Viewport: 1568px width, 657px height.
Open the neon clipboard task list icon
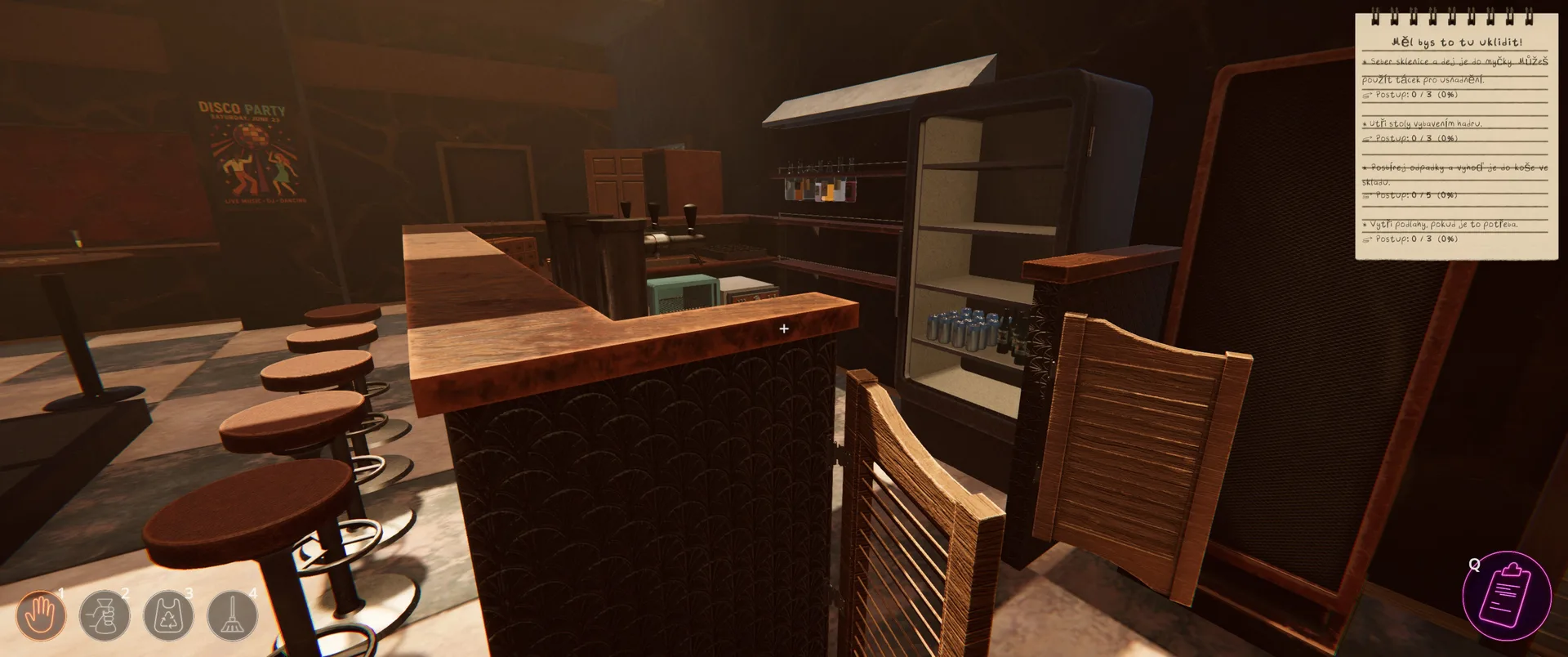click(x=1507, y=596)
